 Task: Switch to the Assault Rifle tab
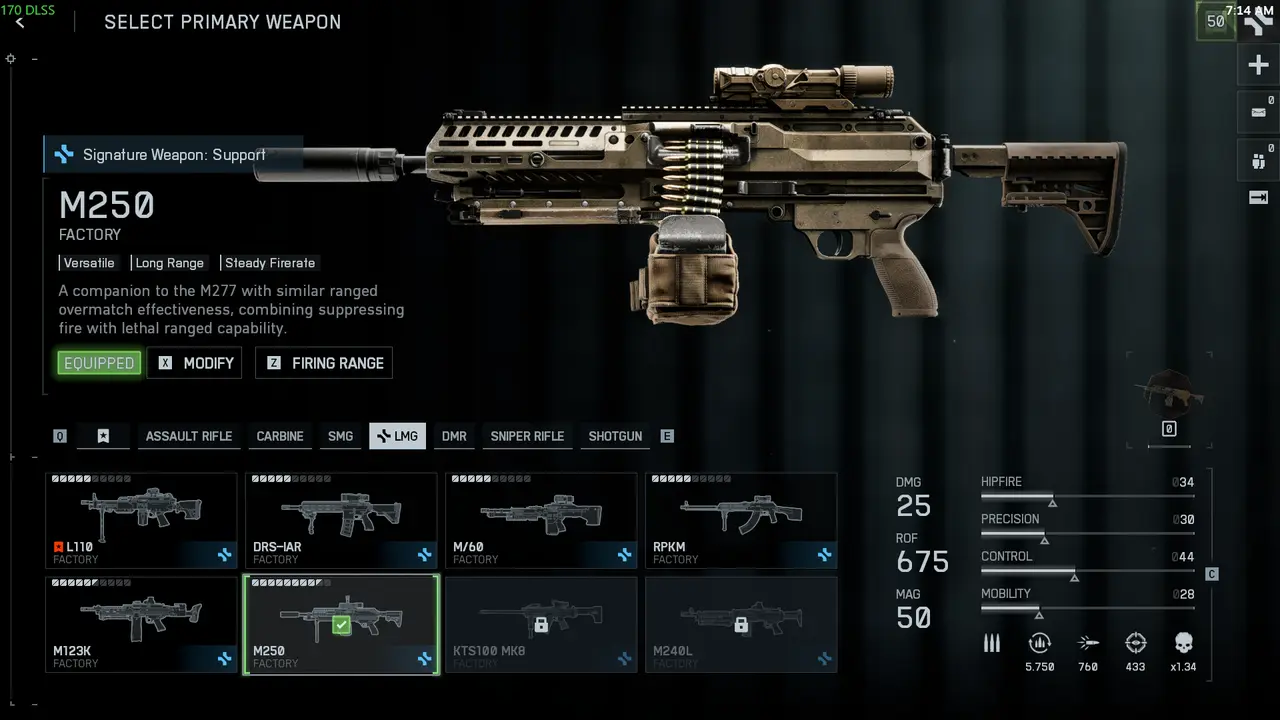[x=188, y=436]
